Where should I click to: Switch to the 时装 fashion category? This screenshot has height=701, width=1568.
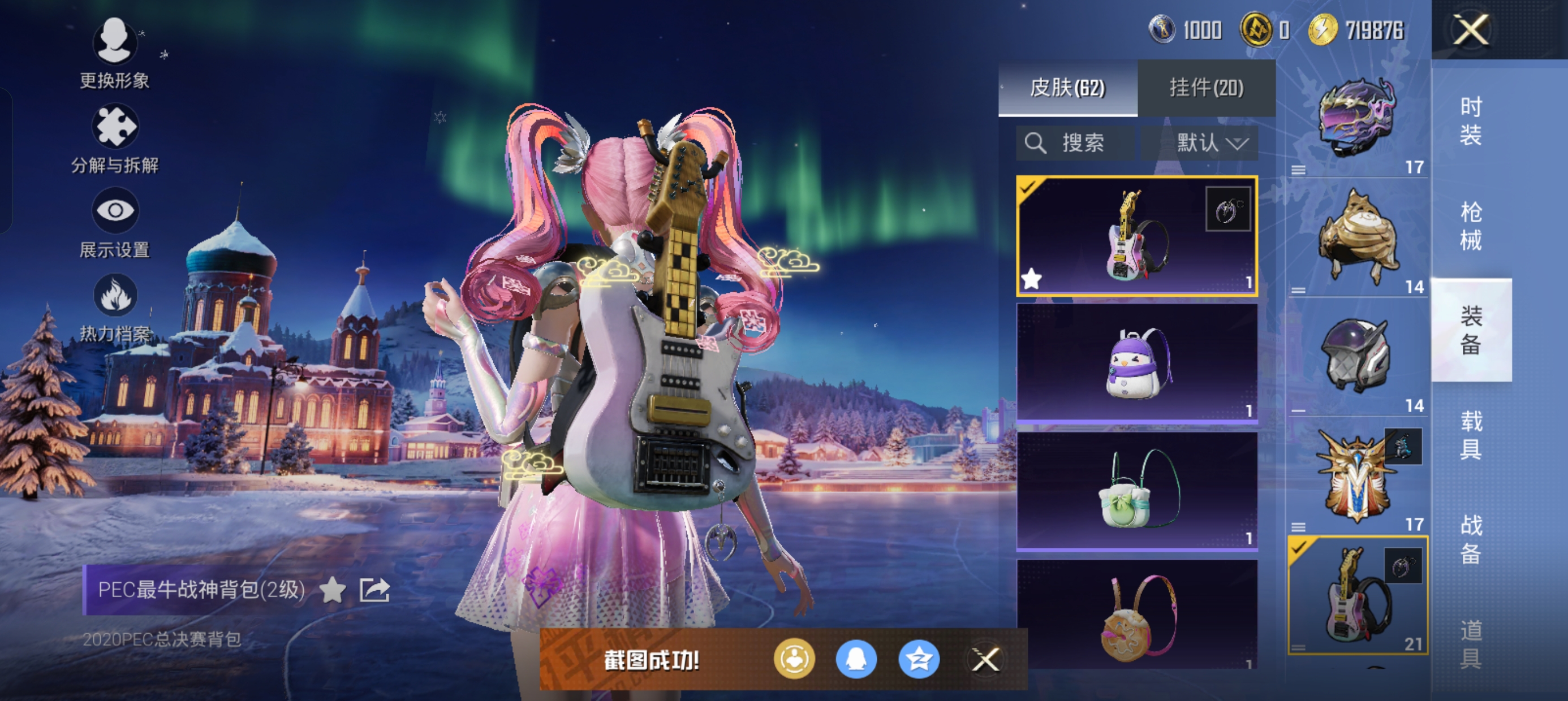point(1471,120)
